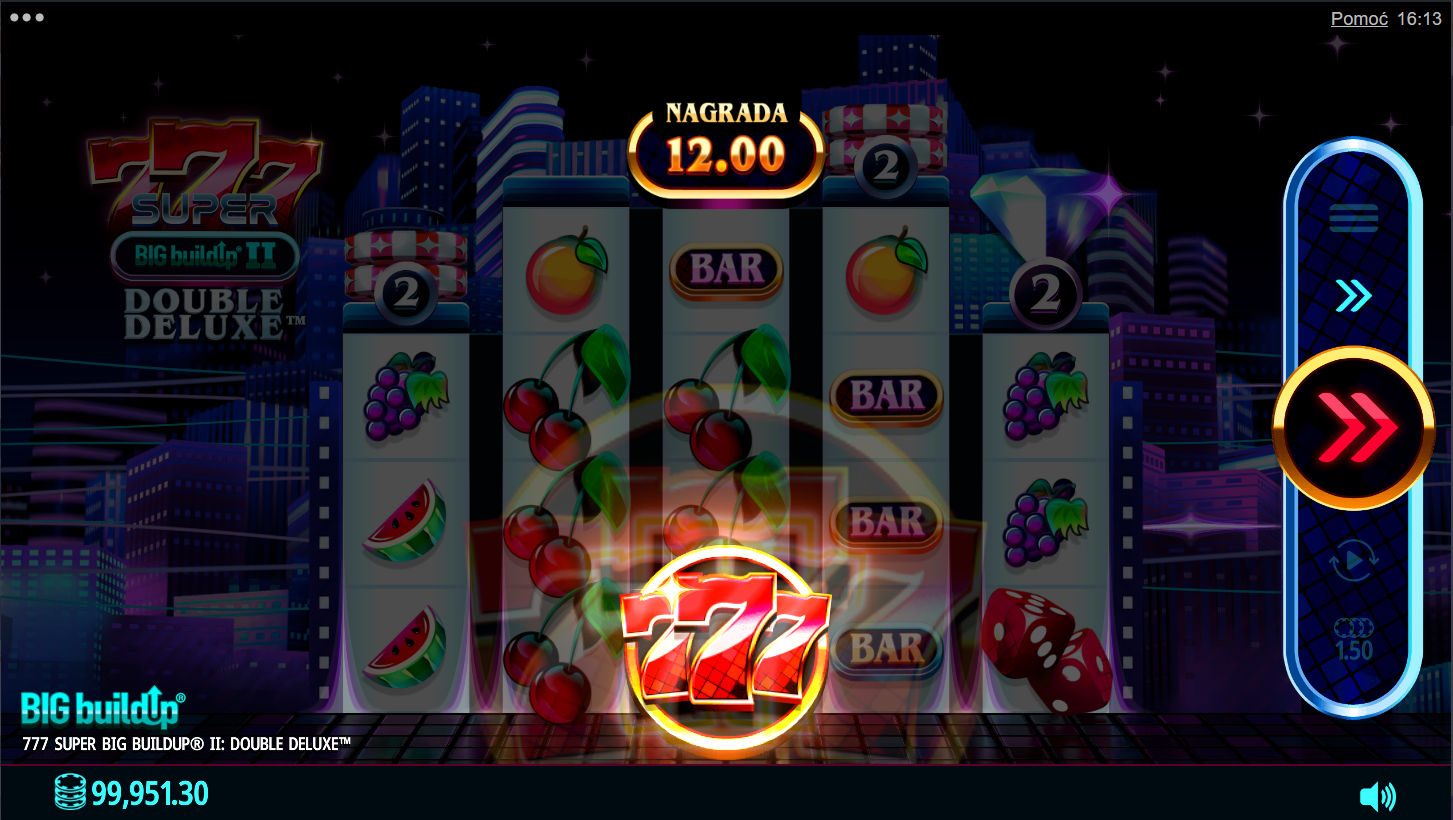Open the three-dot window menu
The height and width of the screenshot is (820, 1453).
[26, 18]
